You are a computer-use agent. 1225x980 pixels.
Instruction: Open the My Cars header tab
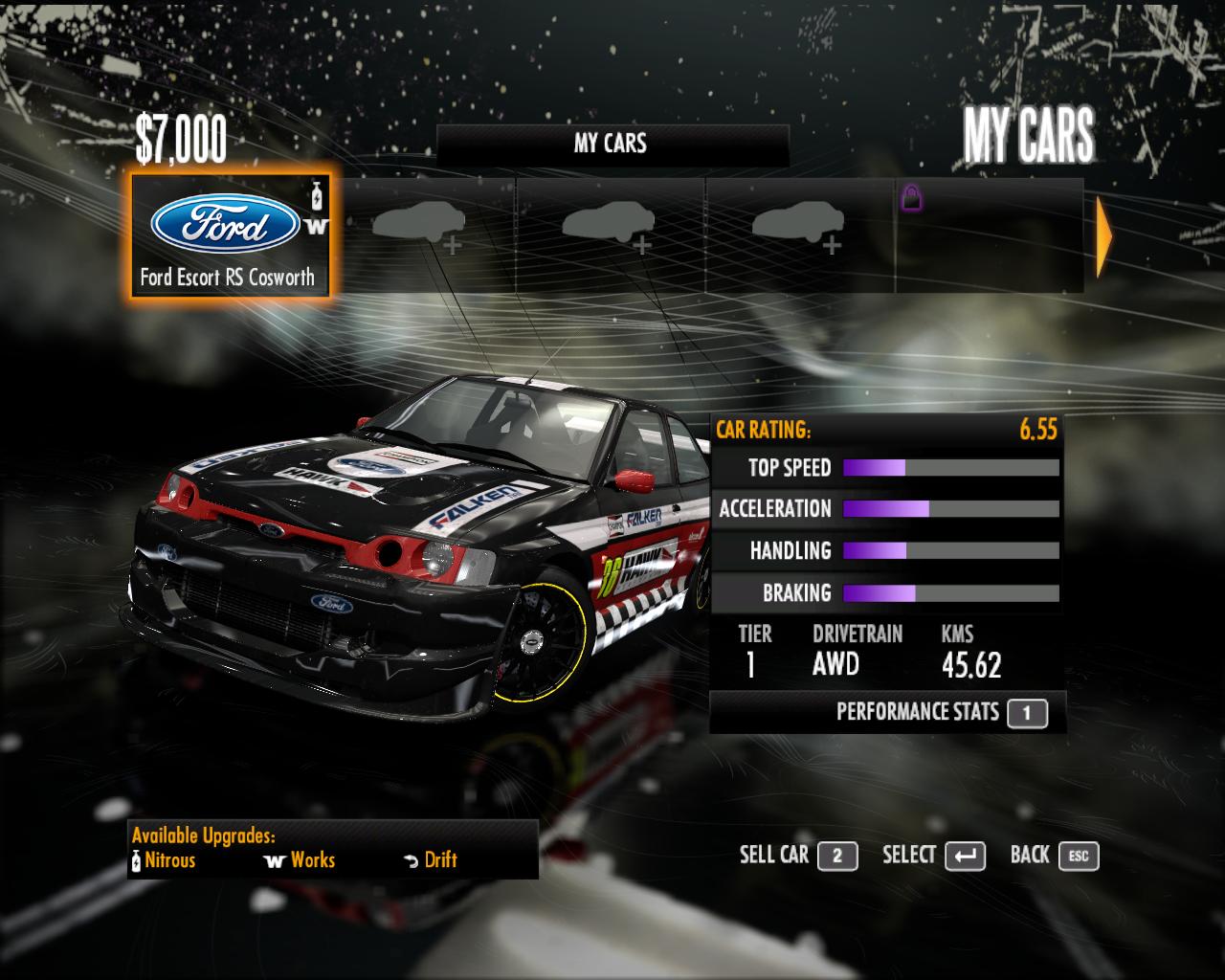coord(612,145)
